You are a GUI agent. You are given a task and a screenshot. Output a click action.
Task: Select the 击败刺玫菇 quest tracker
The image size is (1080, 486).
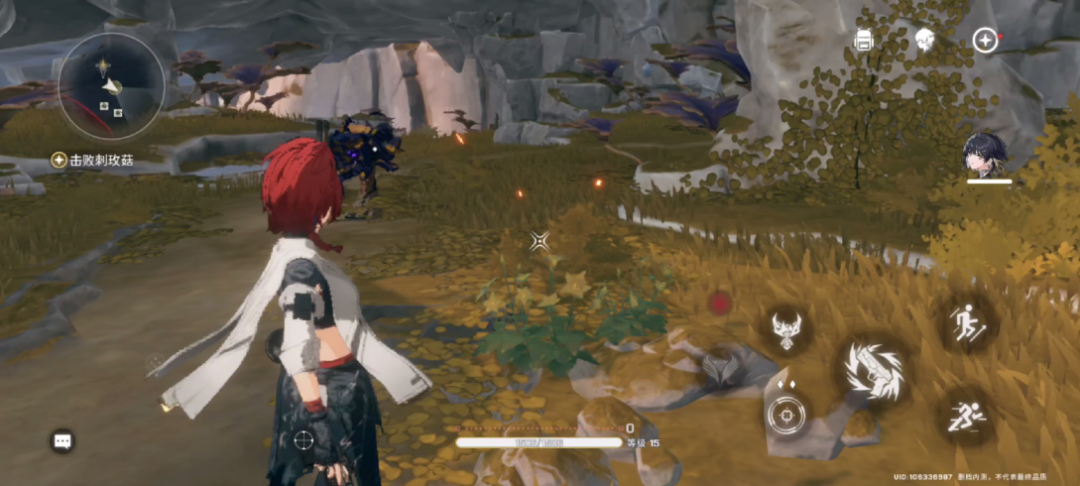93,160
